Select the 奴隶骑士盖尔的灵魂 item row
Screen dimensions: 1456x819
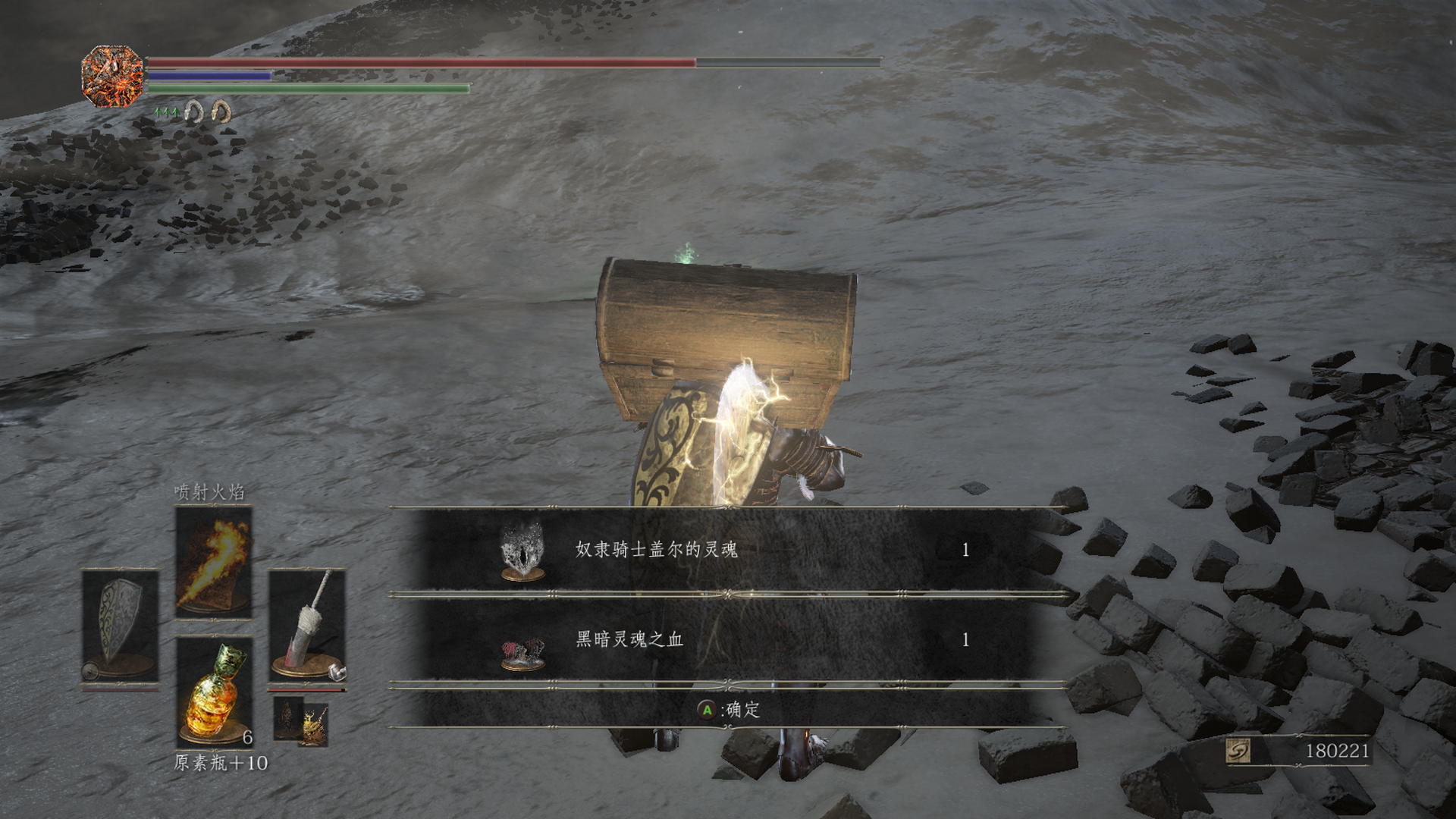(728, 550)
